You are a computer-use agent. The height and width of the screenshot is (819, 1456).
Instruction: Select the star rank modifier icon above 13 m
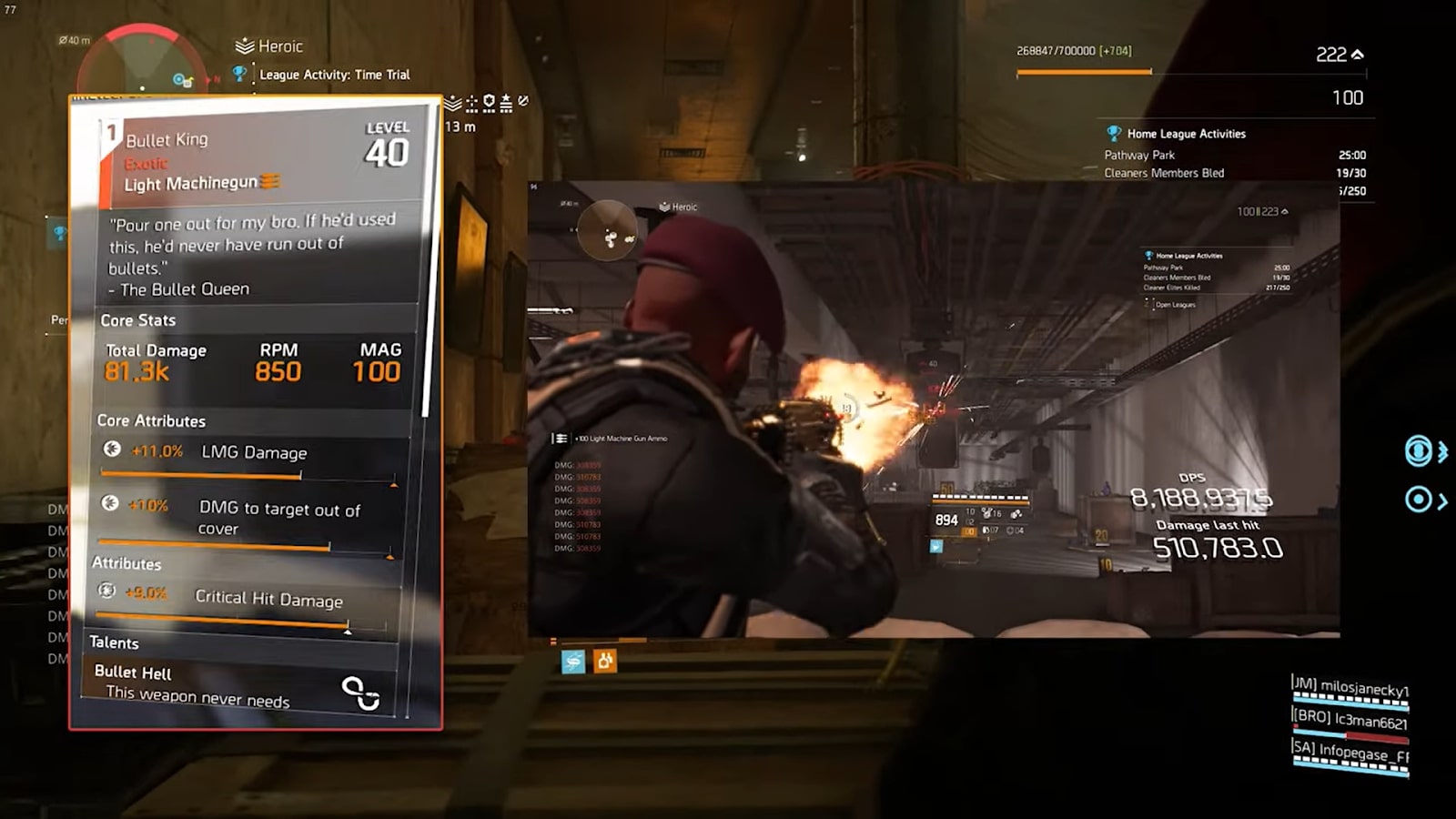pyautogui.click(x=506, y=102)
